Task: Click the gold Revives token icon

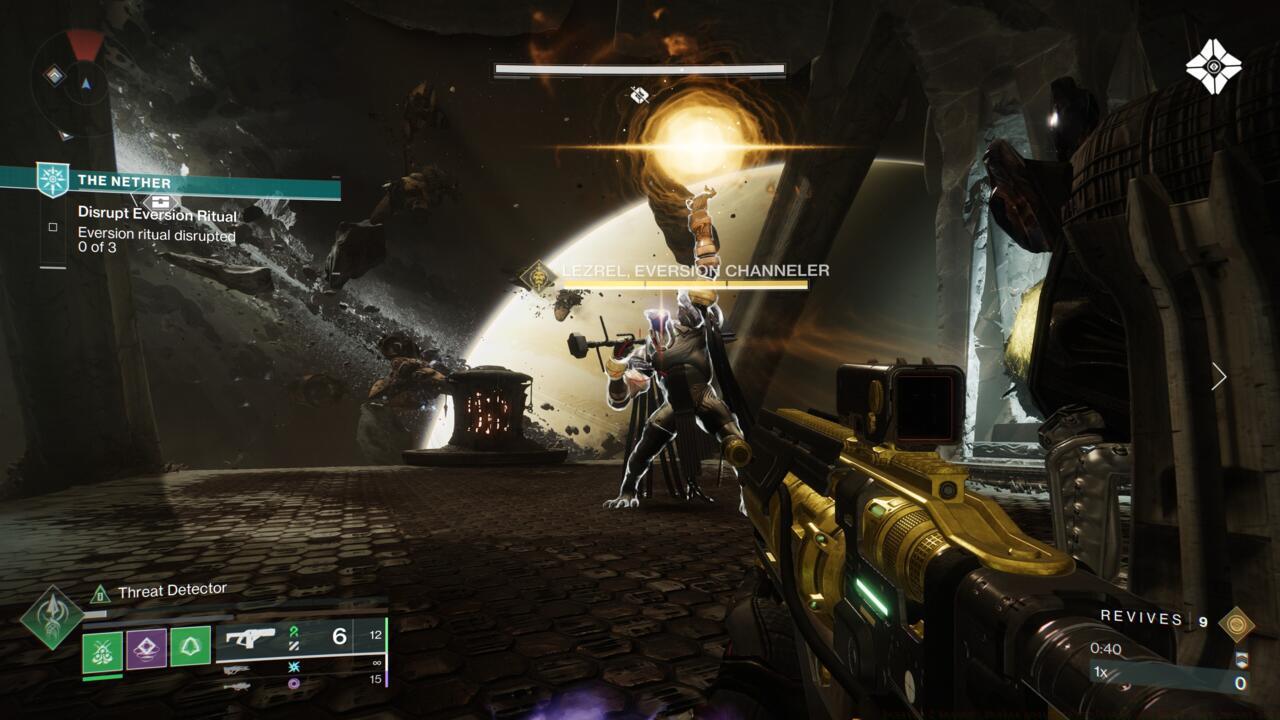Action: point(1236,622)
